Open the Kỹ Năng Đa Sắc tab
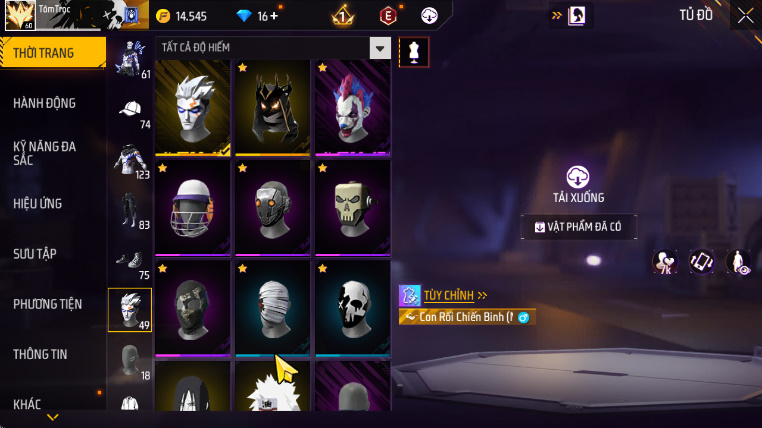This screenshot has width=762, height=428. point(45,153)
